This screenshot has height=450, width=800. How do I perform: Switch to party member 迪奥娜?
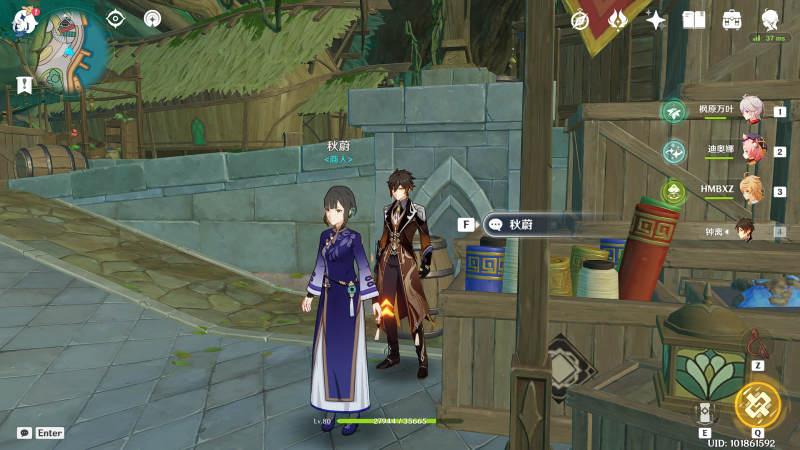click(749, 151)
